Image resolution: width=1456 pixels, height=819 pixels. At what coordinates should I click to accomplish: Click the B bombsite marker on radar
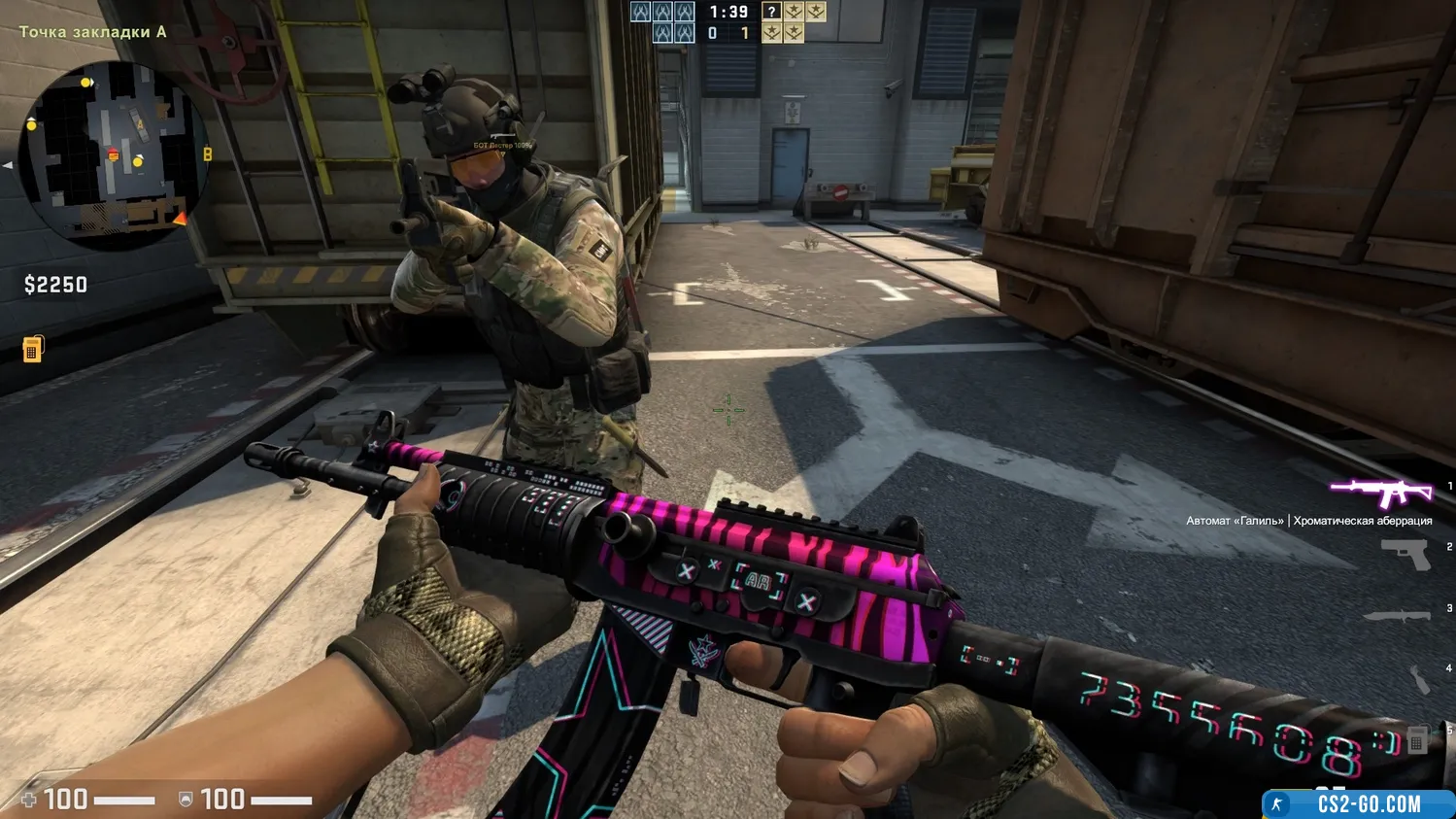click(x=207, y=154)
